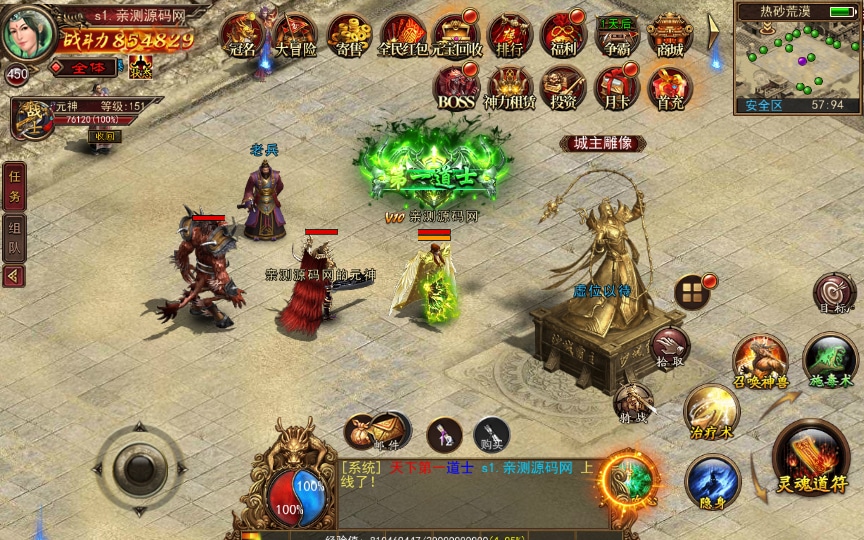Open the 投资 investment icon
864x540 pixels.
(x=562, y=88)
